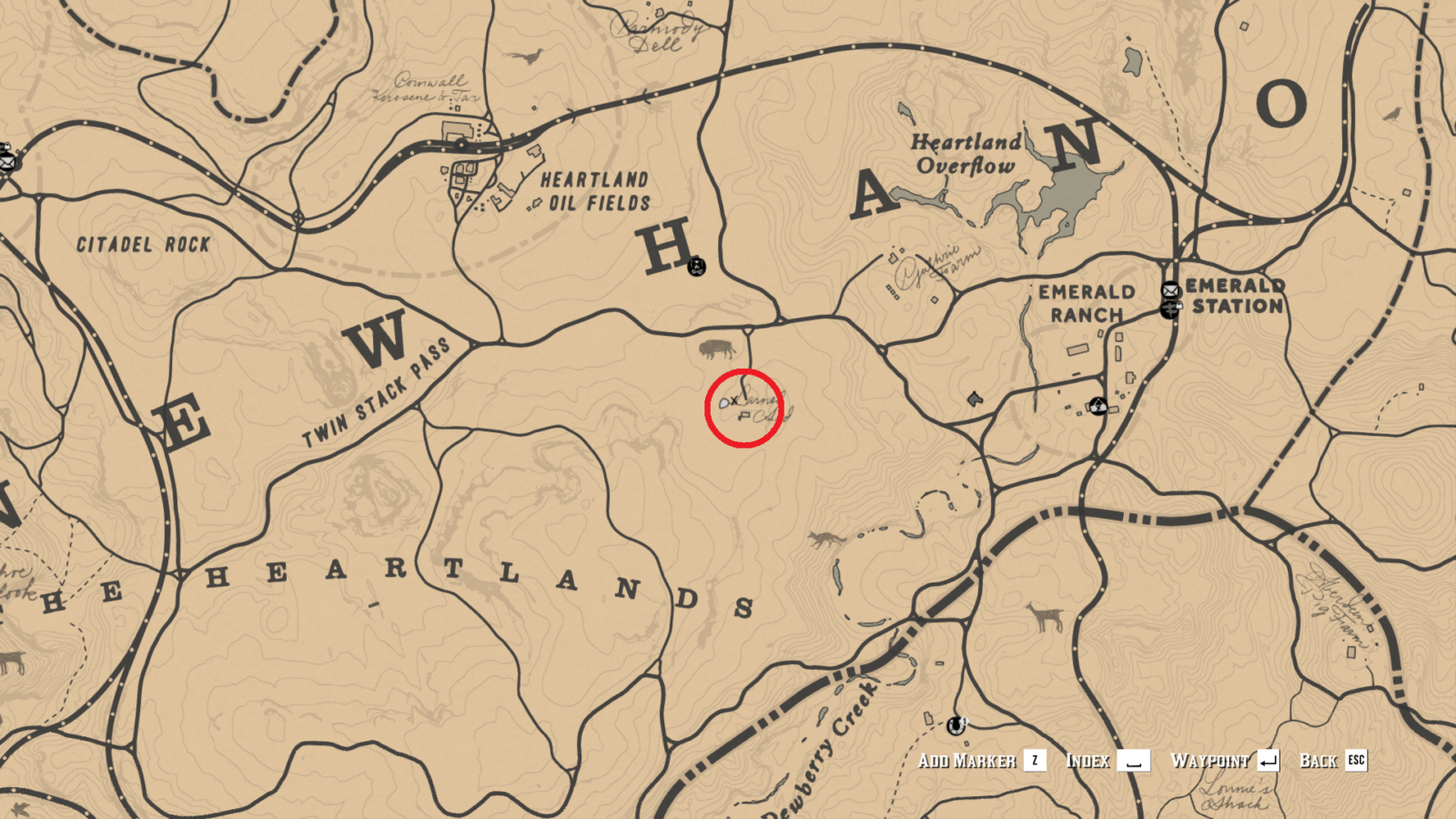
Task: Toggle the waypoint at Dewberry Creek horseshoe marker
Action: 955,726
